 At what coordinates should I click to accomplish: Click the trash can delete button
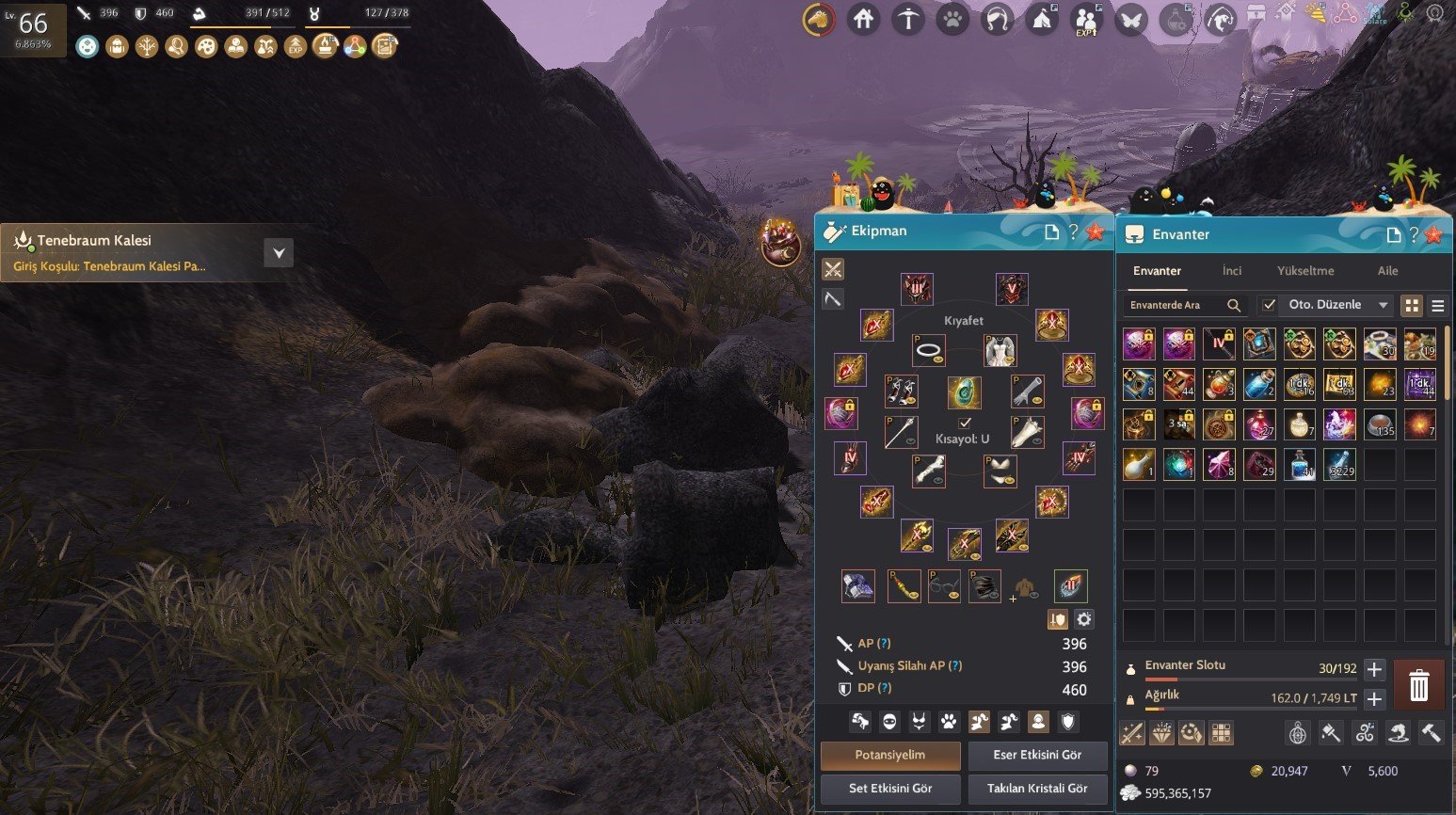(x=1418, y=685)
